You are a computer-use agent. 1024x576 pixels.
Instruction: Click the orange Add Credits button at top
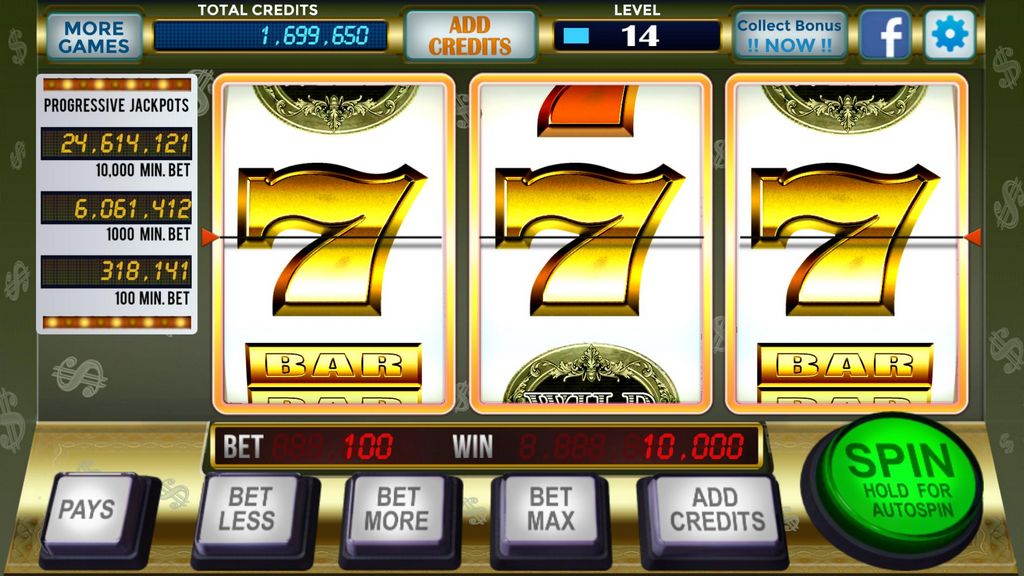(x=470, y=36)
